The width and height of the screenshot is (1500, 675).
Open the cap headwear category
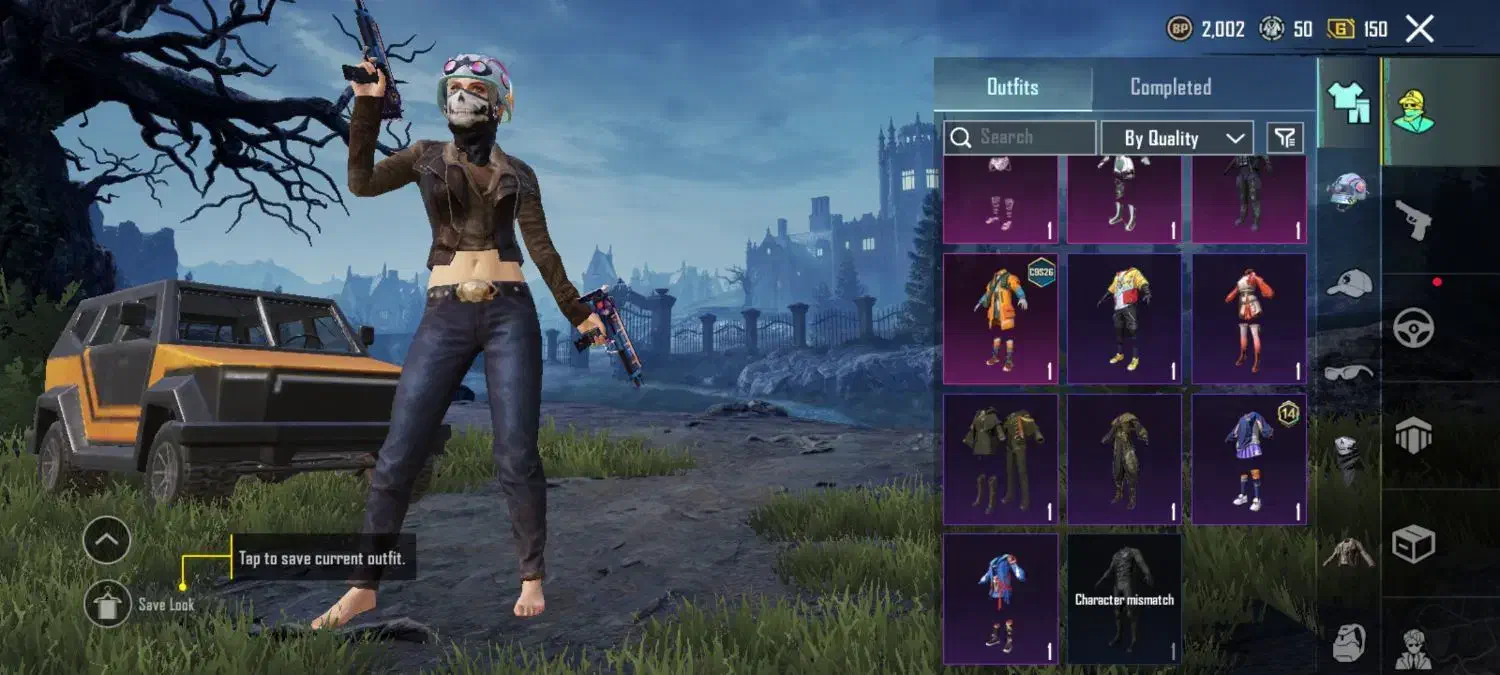click(1348, 283)
